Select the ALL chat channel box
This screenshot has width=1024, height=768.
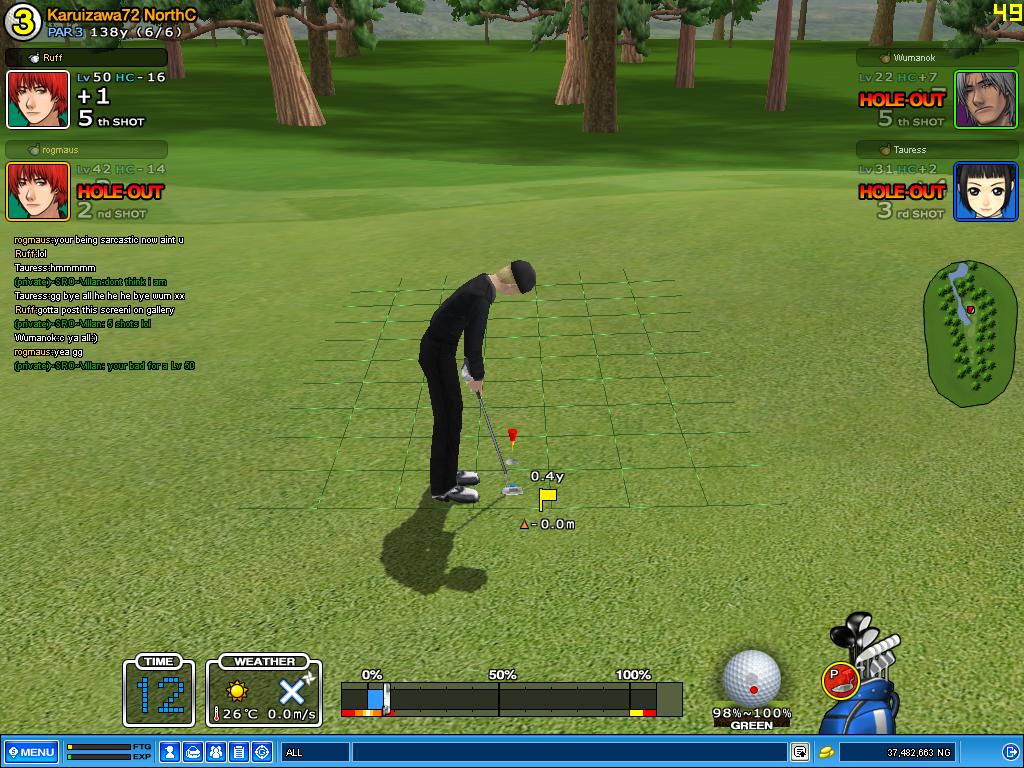coord(314,752)
